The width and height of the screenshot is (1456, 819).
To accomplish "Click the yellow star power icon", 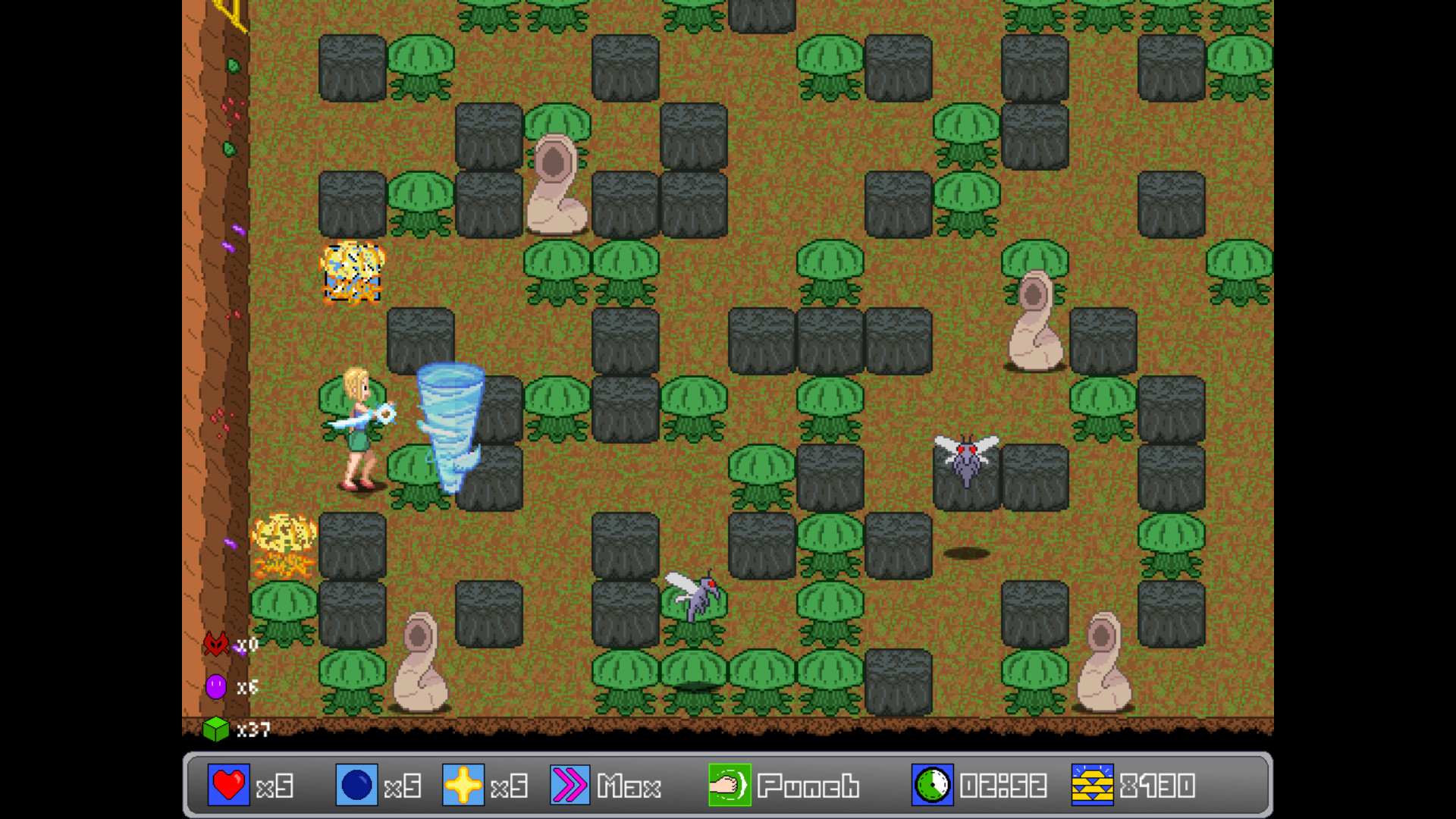I will (465, 786).
